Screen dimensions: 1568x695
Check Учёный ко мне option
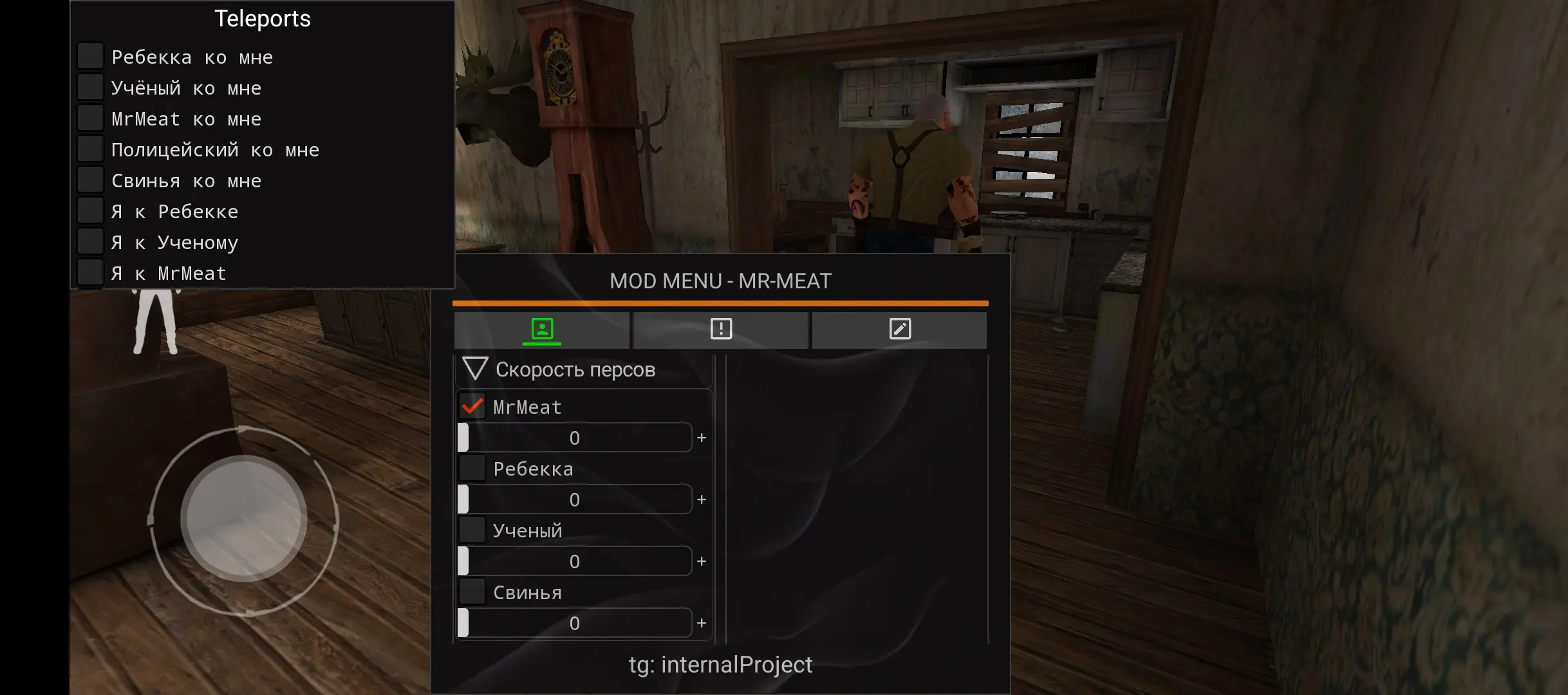point(90,86)
